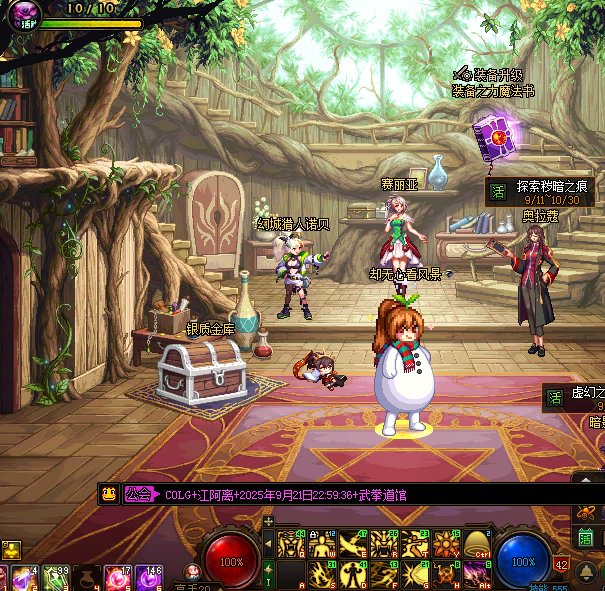Image resolution: width=605 pixels, height=591 pixels.
Task: Click the purple character portrait icon
Action: pos(21,17)
